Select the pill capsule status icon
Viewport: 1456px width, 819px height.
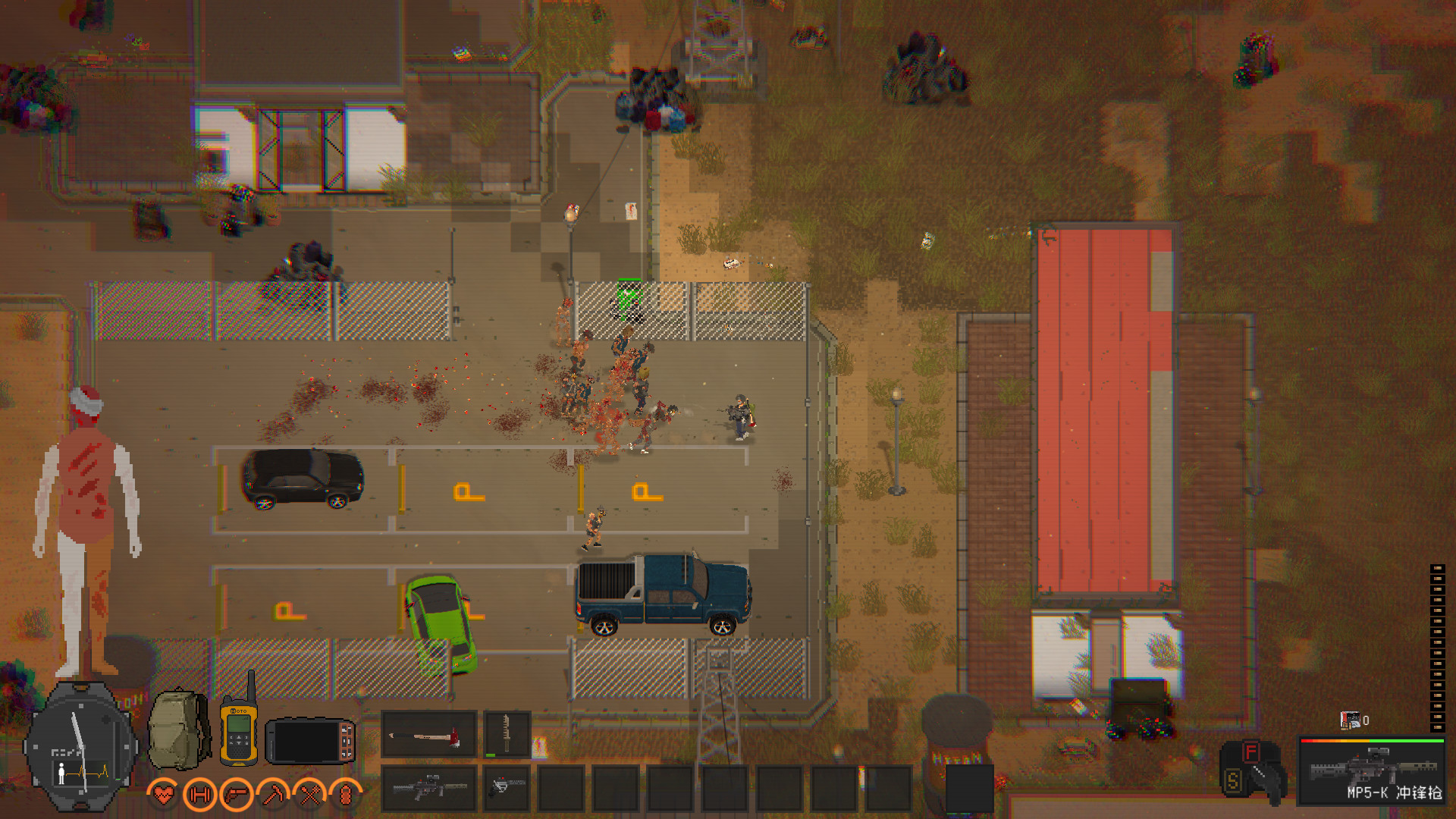345,795
